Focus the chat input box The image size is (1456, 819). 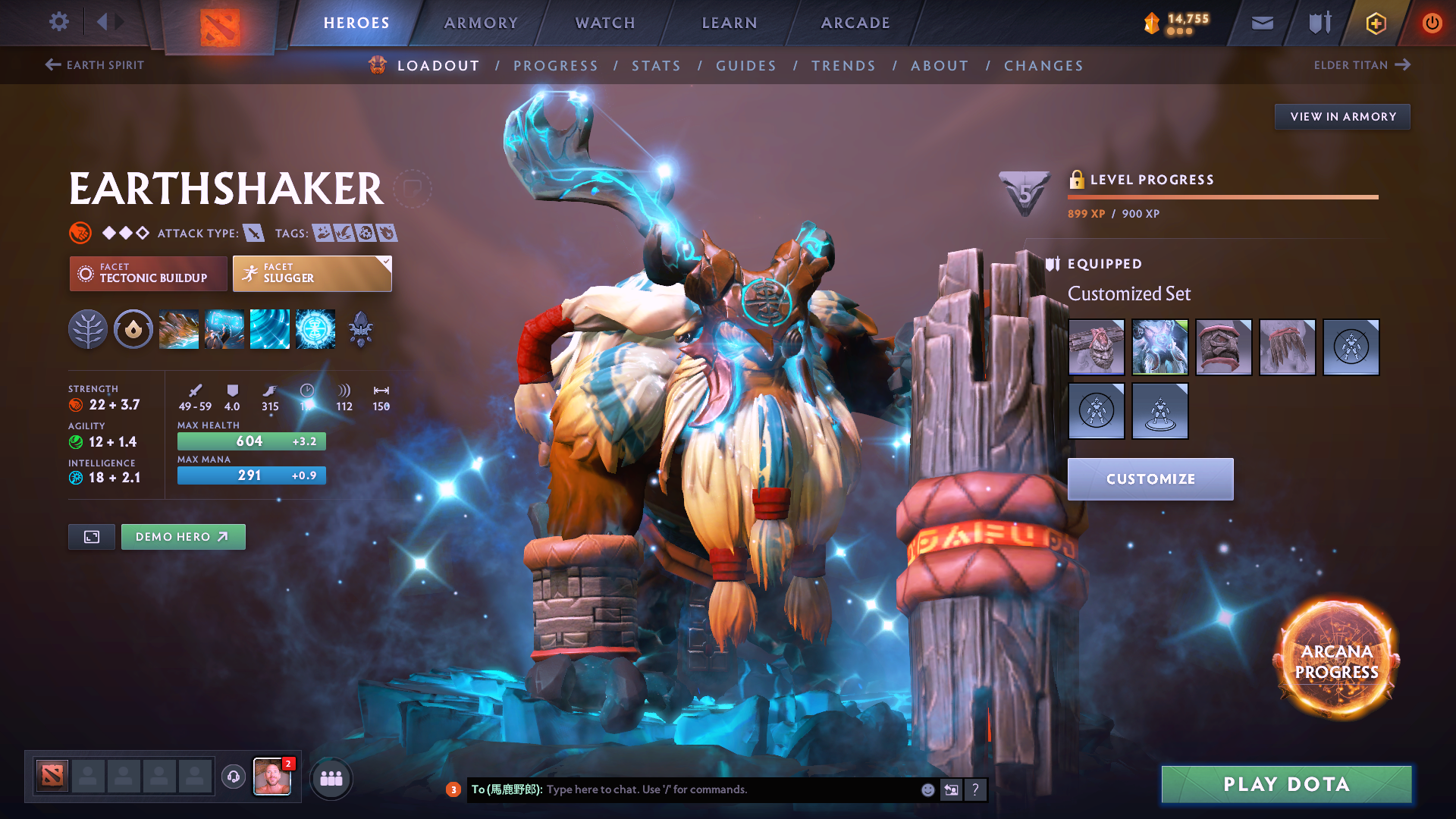pos(728,789)
